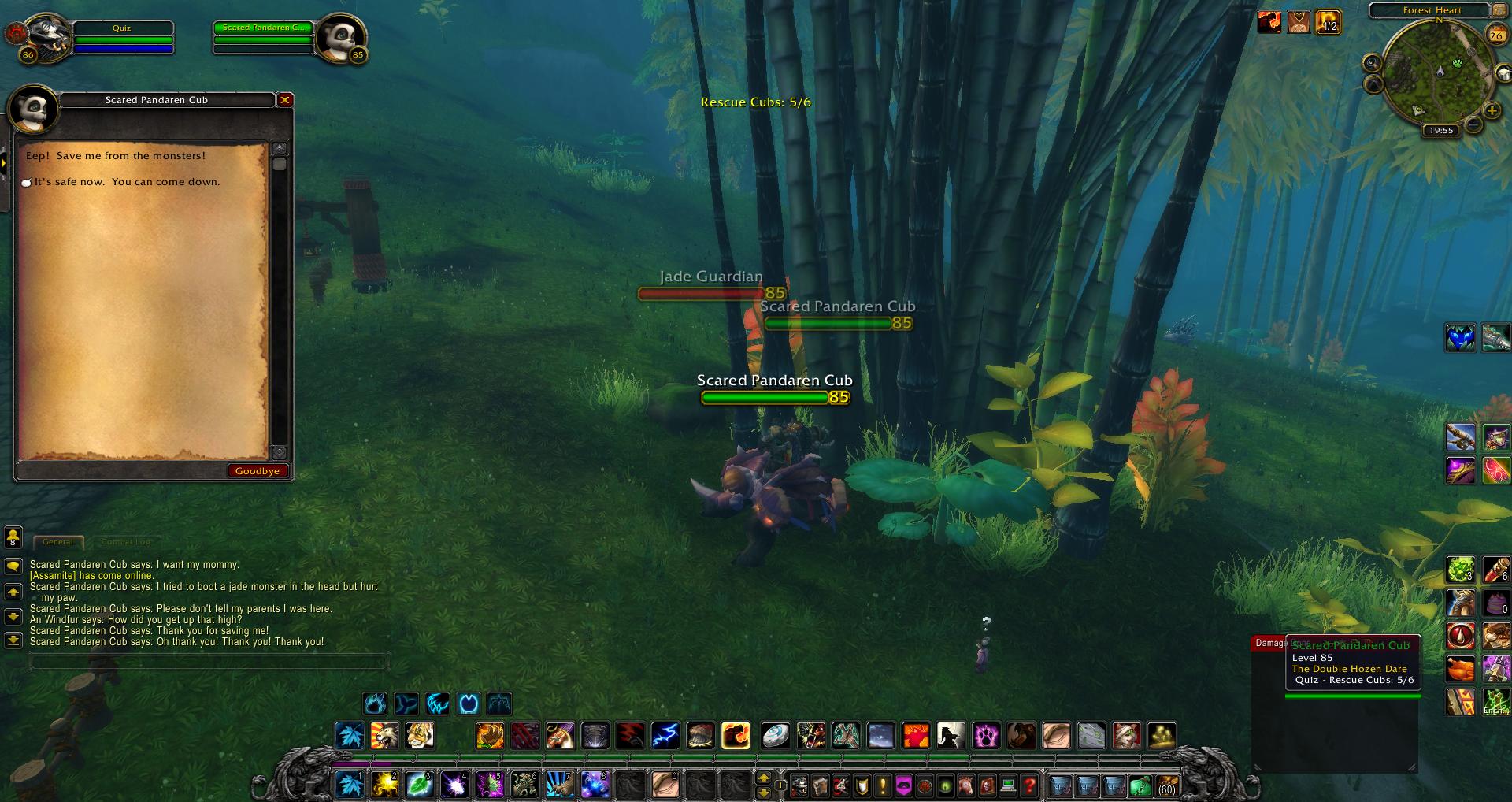Select the purple paw print ability
This screenshot has height=802, width=1512.
(986, 736)
